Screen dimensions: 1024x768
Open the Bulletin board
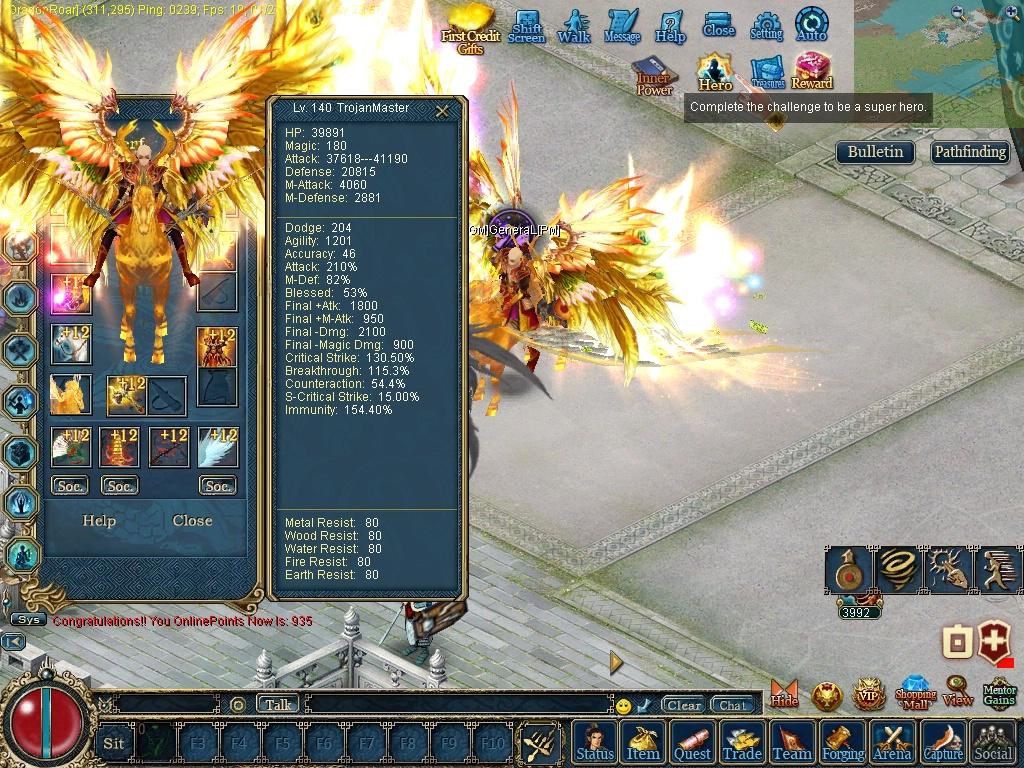pos(875,152)
